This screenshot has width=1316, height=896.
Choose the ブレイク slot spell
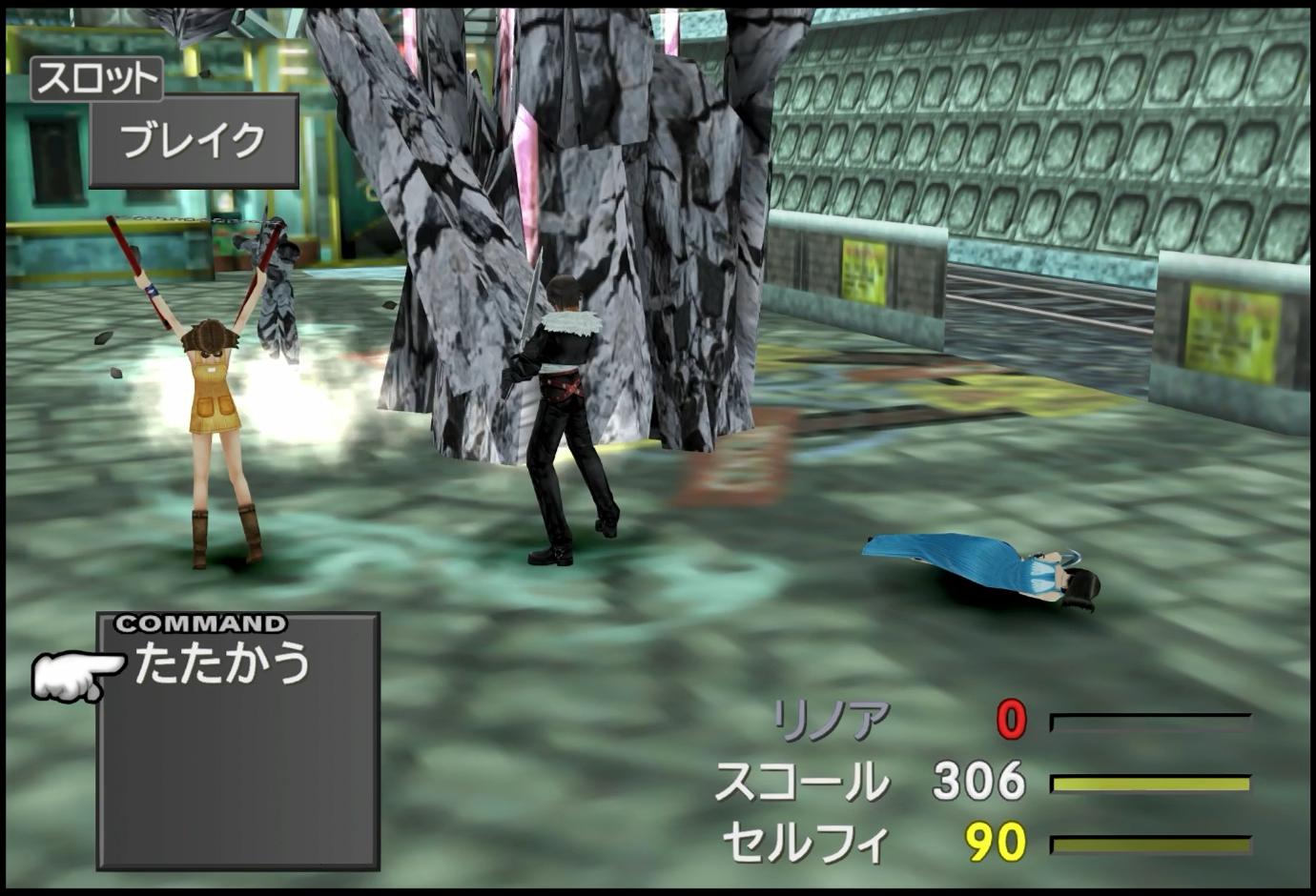tap(194, 141)
